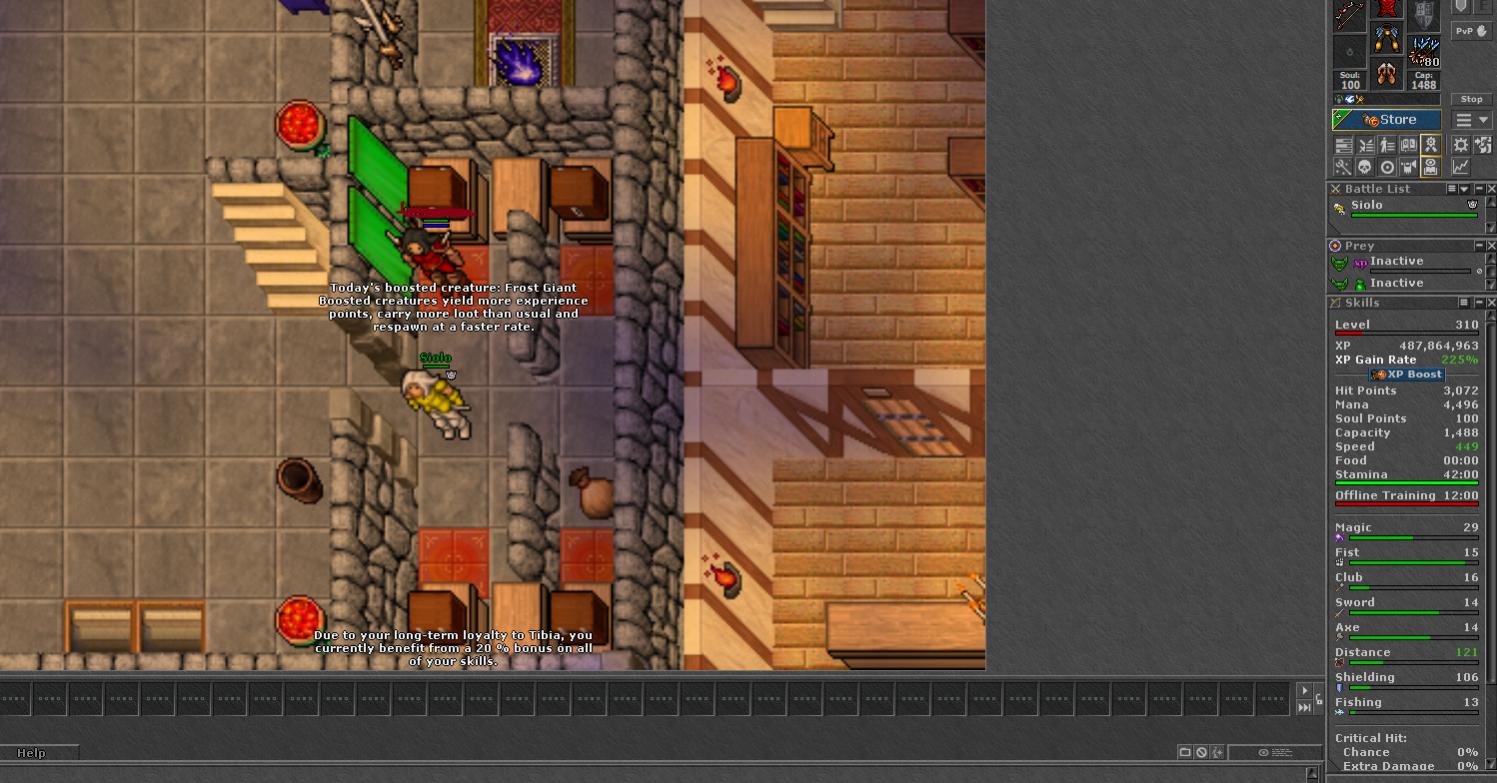The width and height of the screenshot is (1497, 783).
Task: Select the boots equipment slot
Action: click(1386, 73)
